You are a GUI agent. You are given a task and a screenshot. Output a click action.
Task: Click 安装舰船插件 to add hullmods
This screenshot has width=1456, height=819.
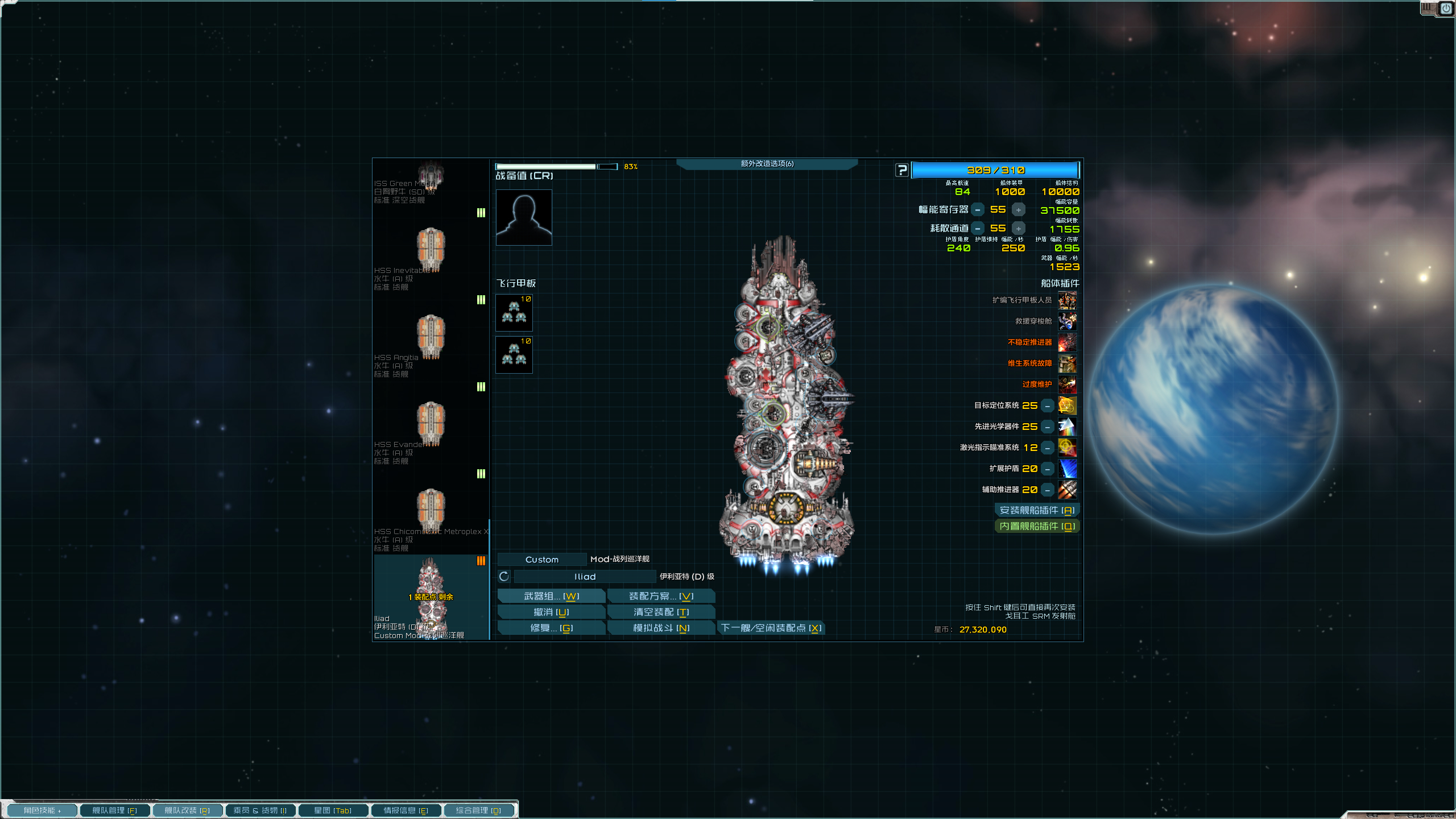[1037, 511]
